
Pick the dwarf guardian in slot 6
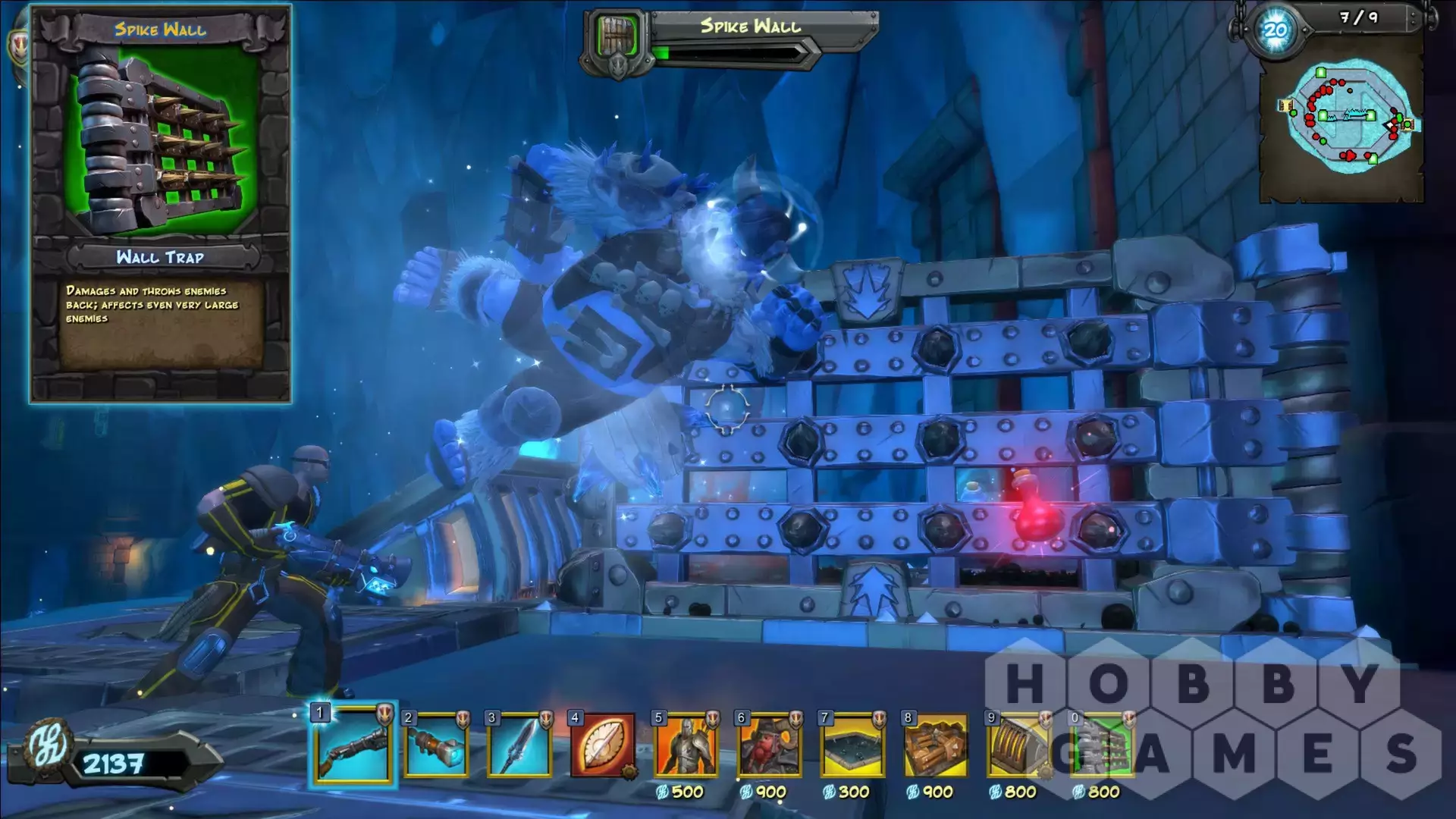click(x=769, y=745)
